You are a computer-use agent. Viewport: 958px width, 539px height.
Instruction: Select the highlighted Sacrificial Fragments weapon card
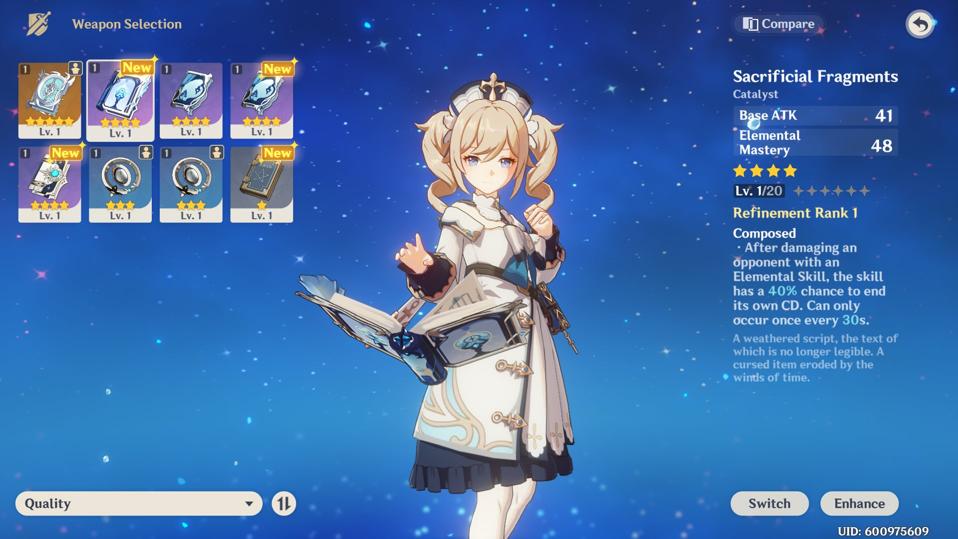coord(120,99)
